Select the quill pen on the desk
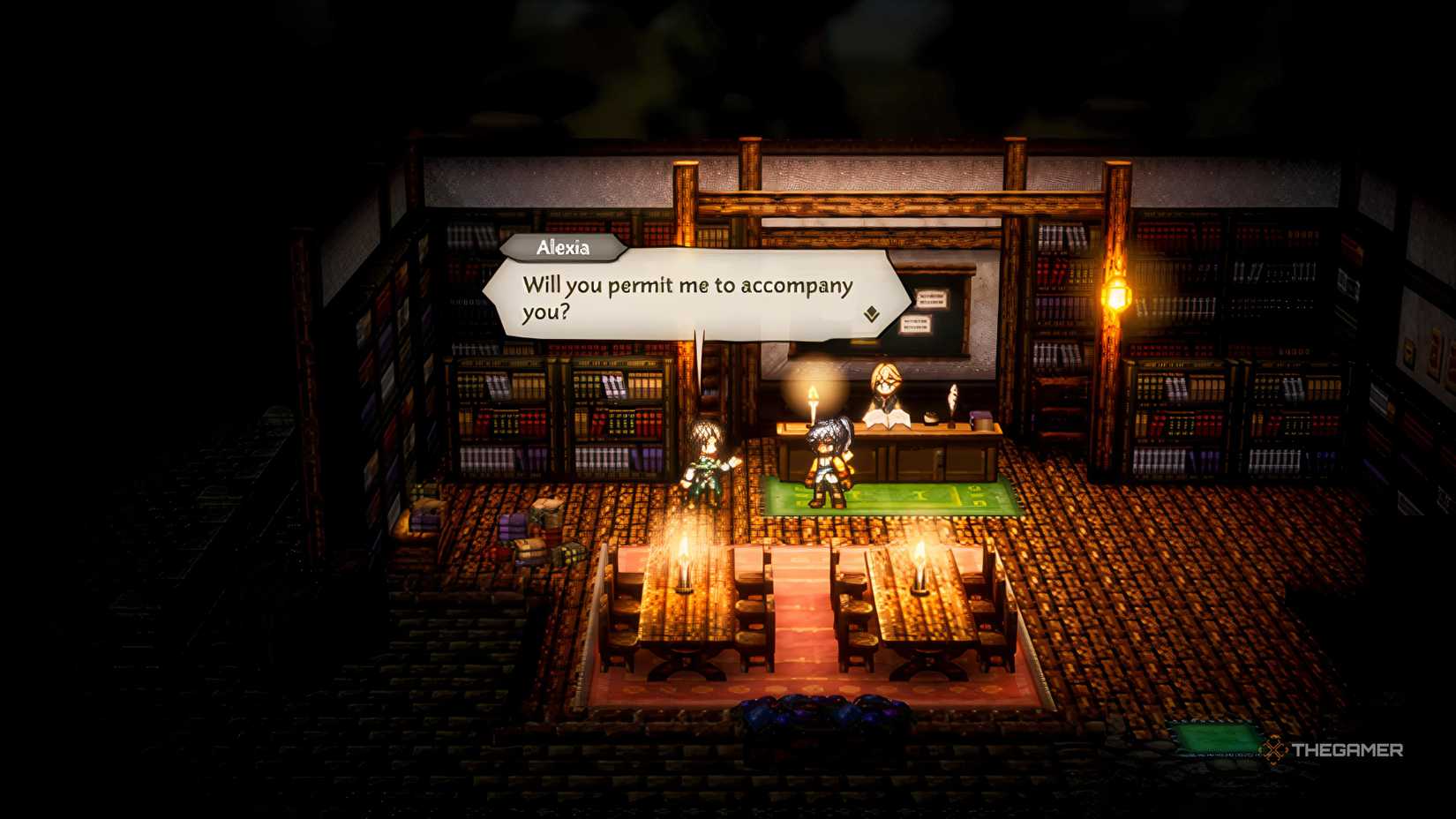The width and height of the screenshot is (1456, 819). coord(952,398)
